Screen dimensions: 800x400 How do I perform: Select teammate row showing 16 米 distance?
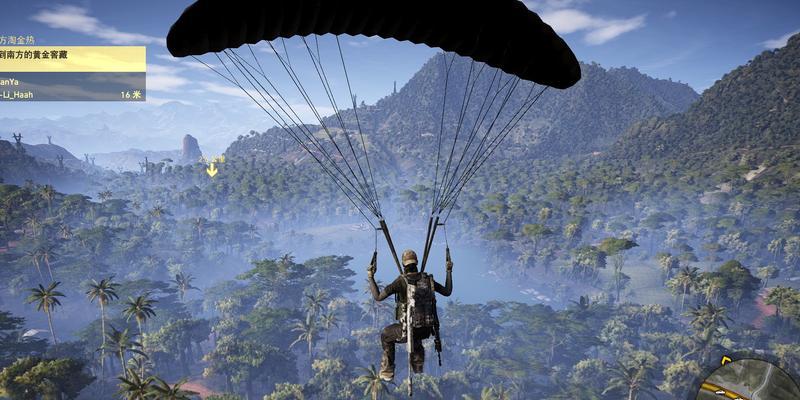[72, 93]
